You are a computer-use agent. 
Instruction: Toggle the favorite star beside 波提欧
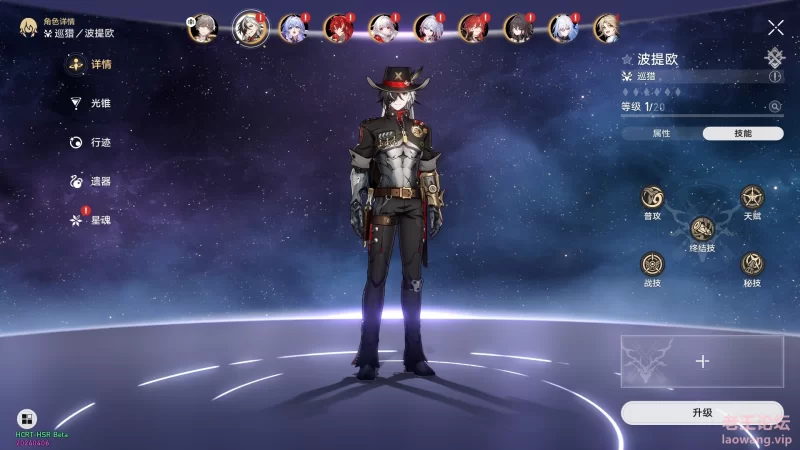(x=627, y=60)
